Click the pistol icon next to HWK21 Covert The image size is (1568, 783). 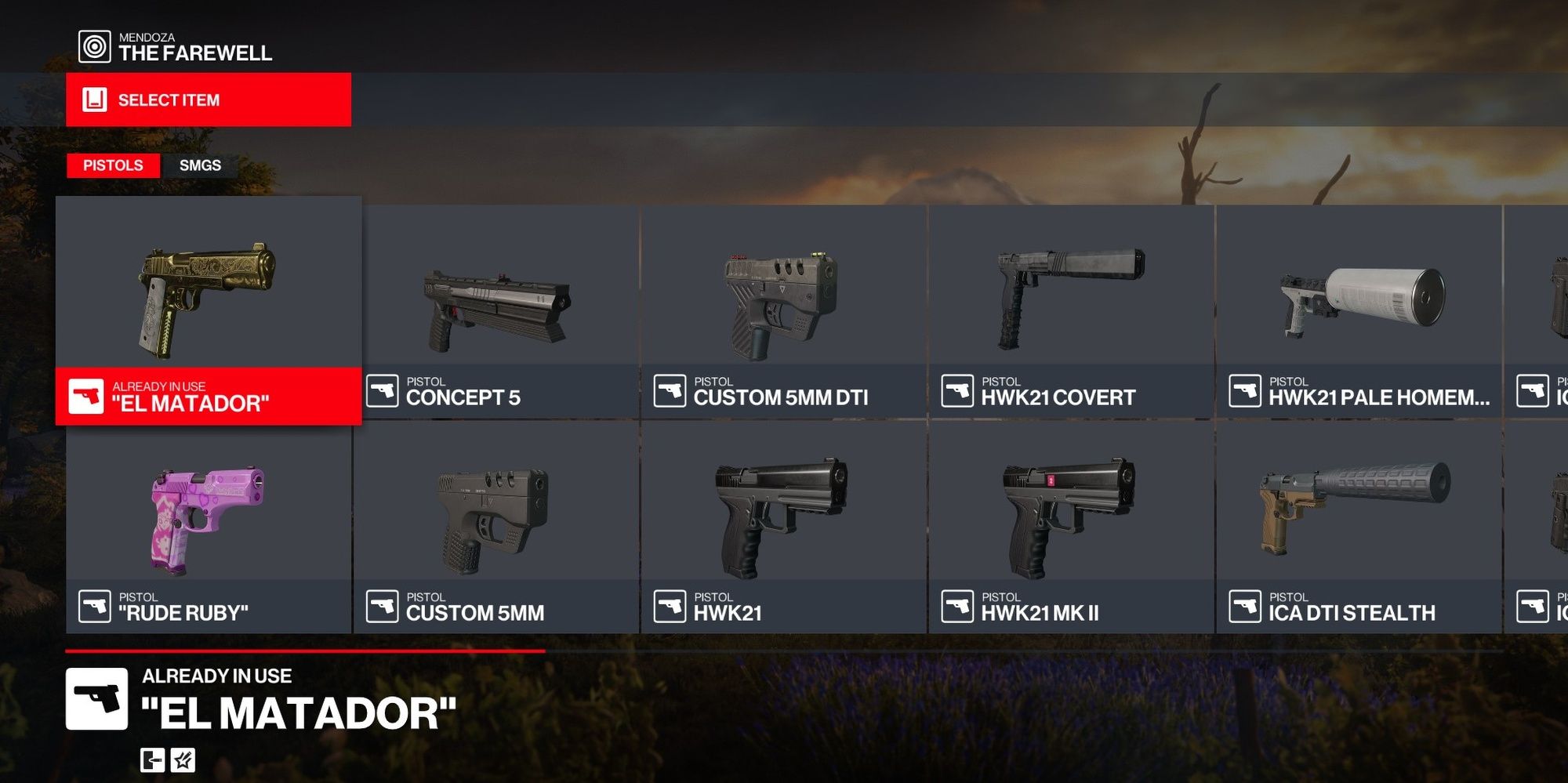coord(958,390)
